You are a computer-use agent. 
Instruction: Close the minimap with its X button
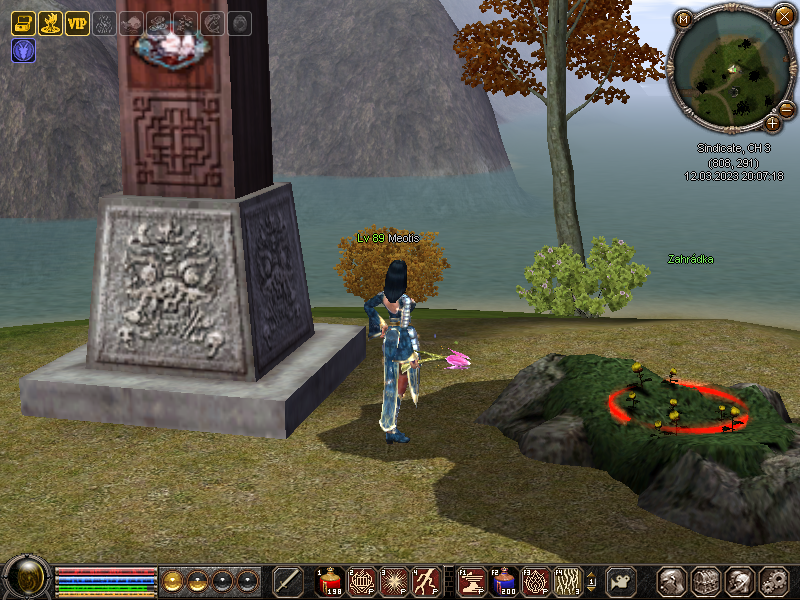pyautogui.click(x=784, y=16)
